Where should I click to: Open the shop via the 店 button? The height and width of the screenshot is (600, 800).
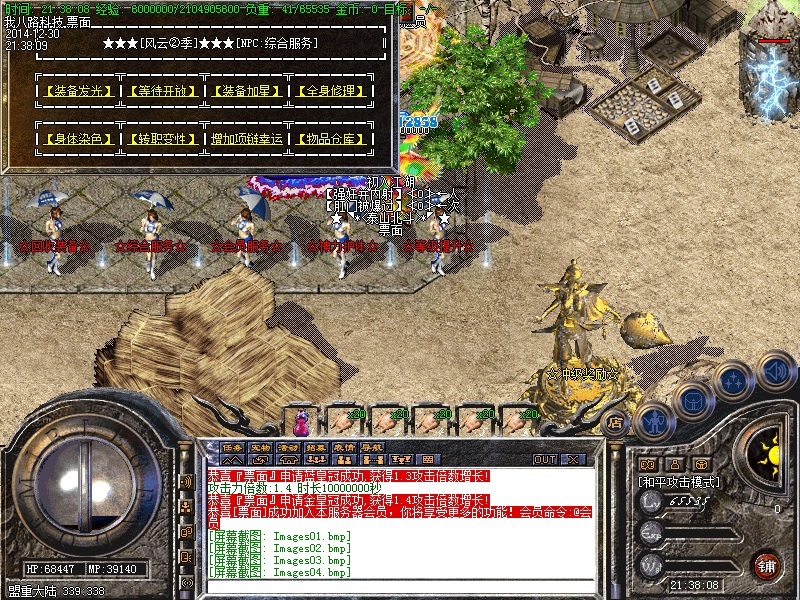tap(616, 423)
